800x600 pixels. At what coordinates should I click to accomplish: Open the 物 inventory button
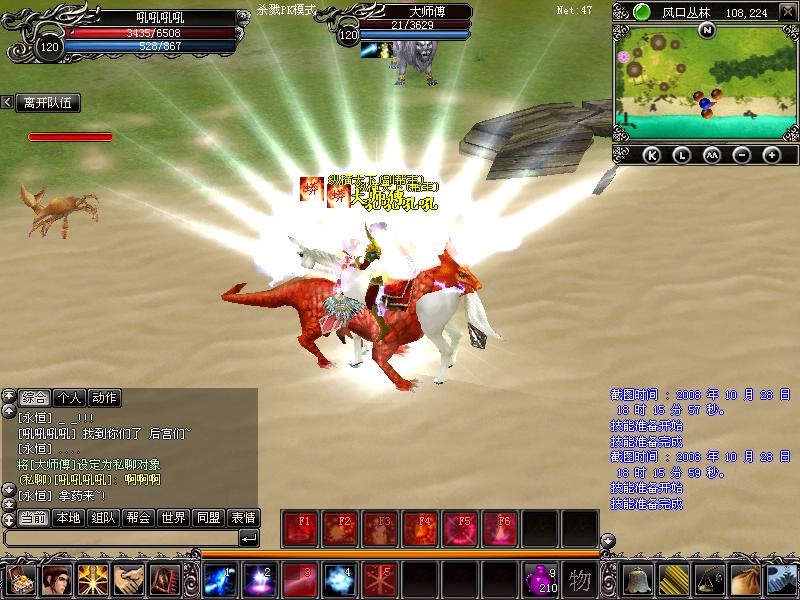point(581,580)
